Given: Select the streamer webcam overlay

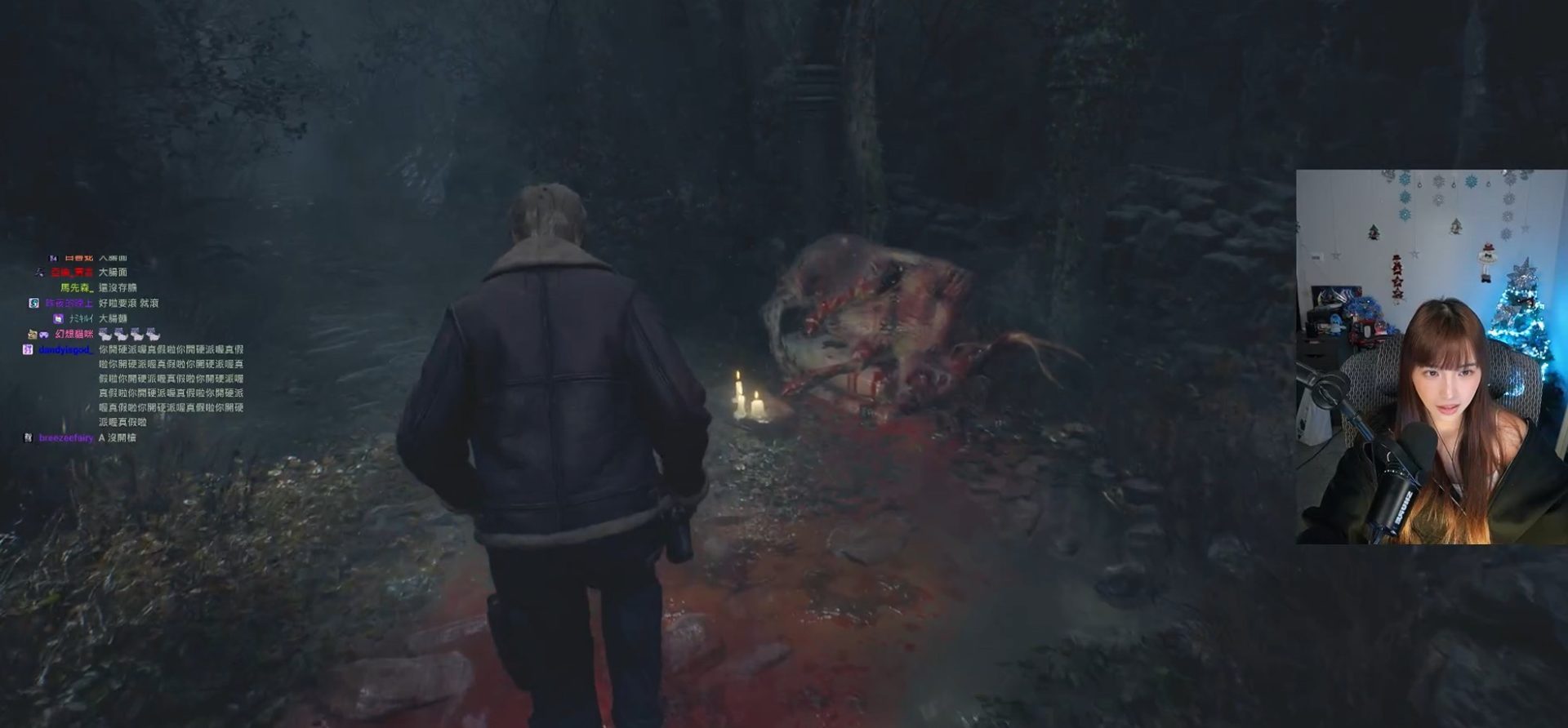Looking at the screenshot, I should tap(1431, 357).
